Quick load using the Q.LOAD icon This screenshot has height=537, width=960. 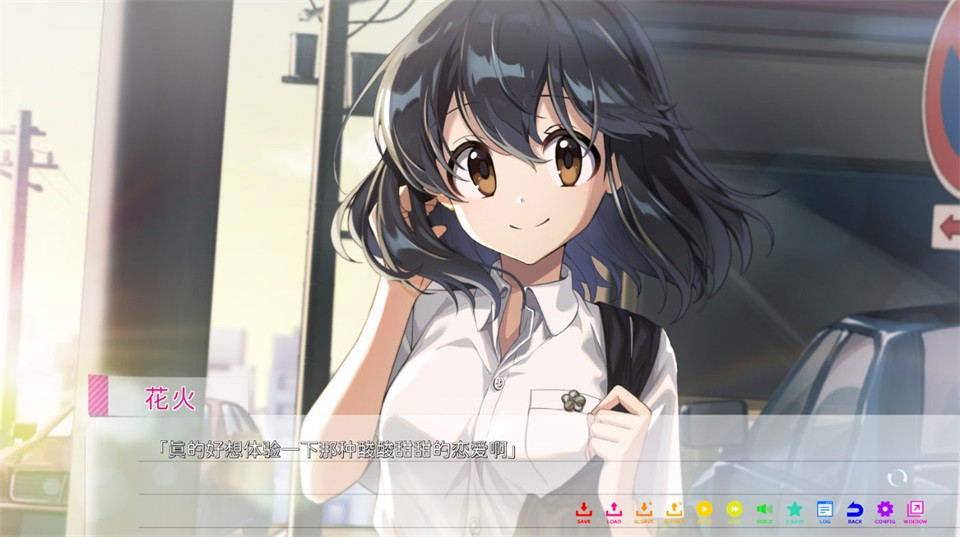pyautogui.click(x=674, y=510)
